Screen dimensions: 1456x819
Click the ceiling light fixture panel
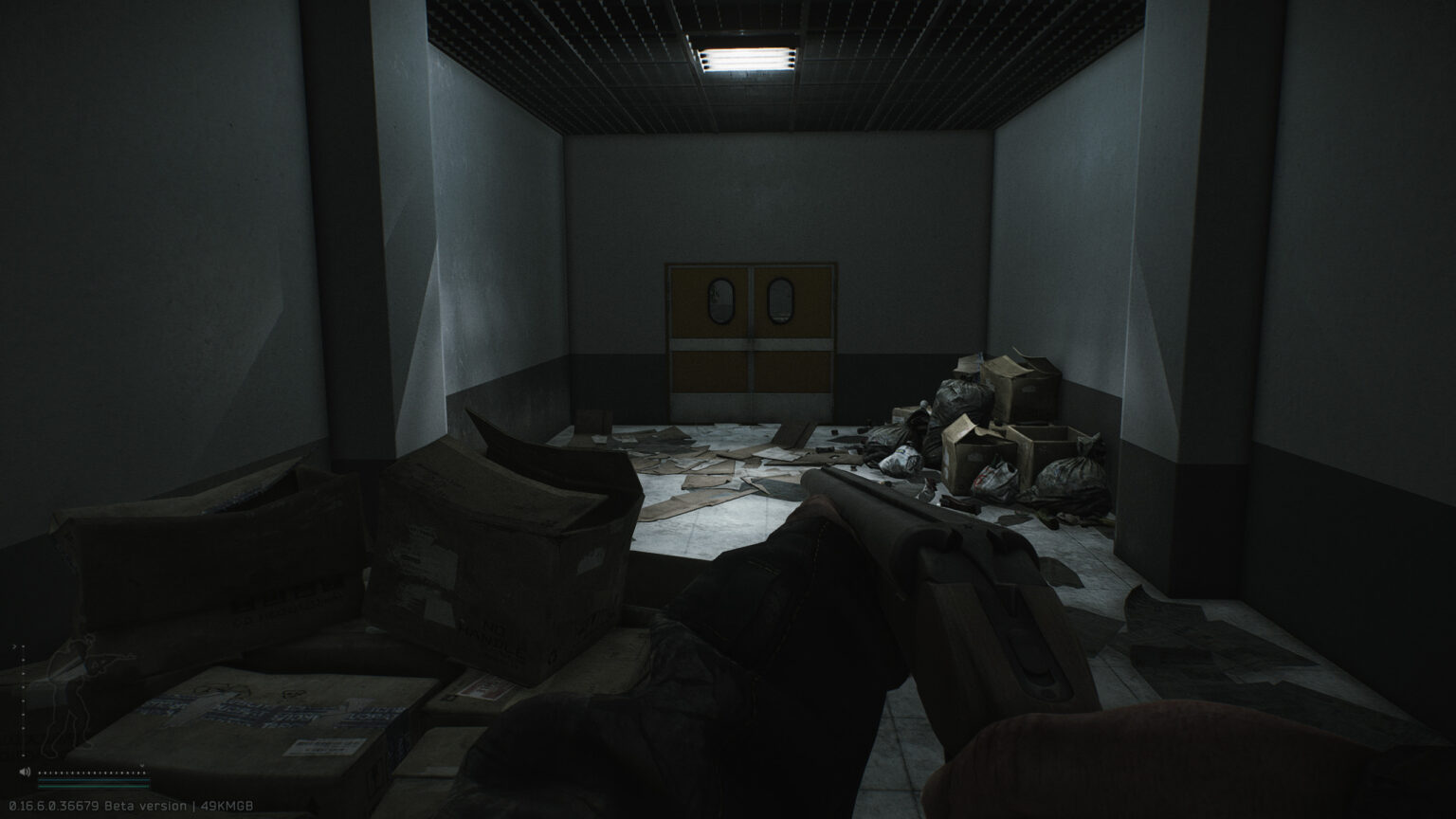[x=744, y=57]
